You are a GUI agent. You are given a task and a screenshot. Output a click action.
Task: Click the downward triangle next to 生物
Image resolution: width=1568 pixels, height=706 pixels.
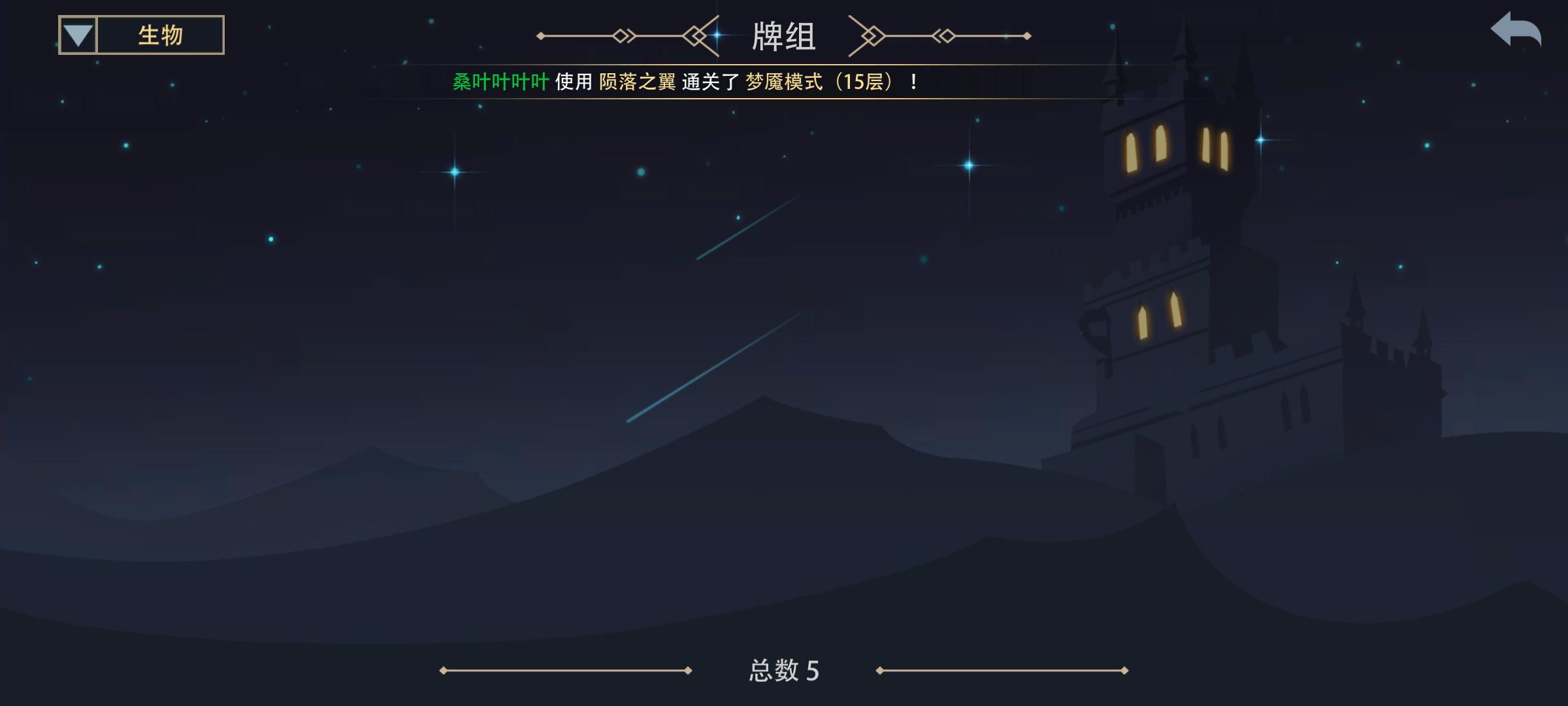click(77, 33)
